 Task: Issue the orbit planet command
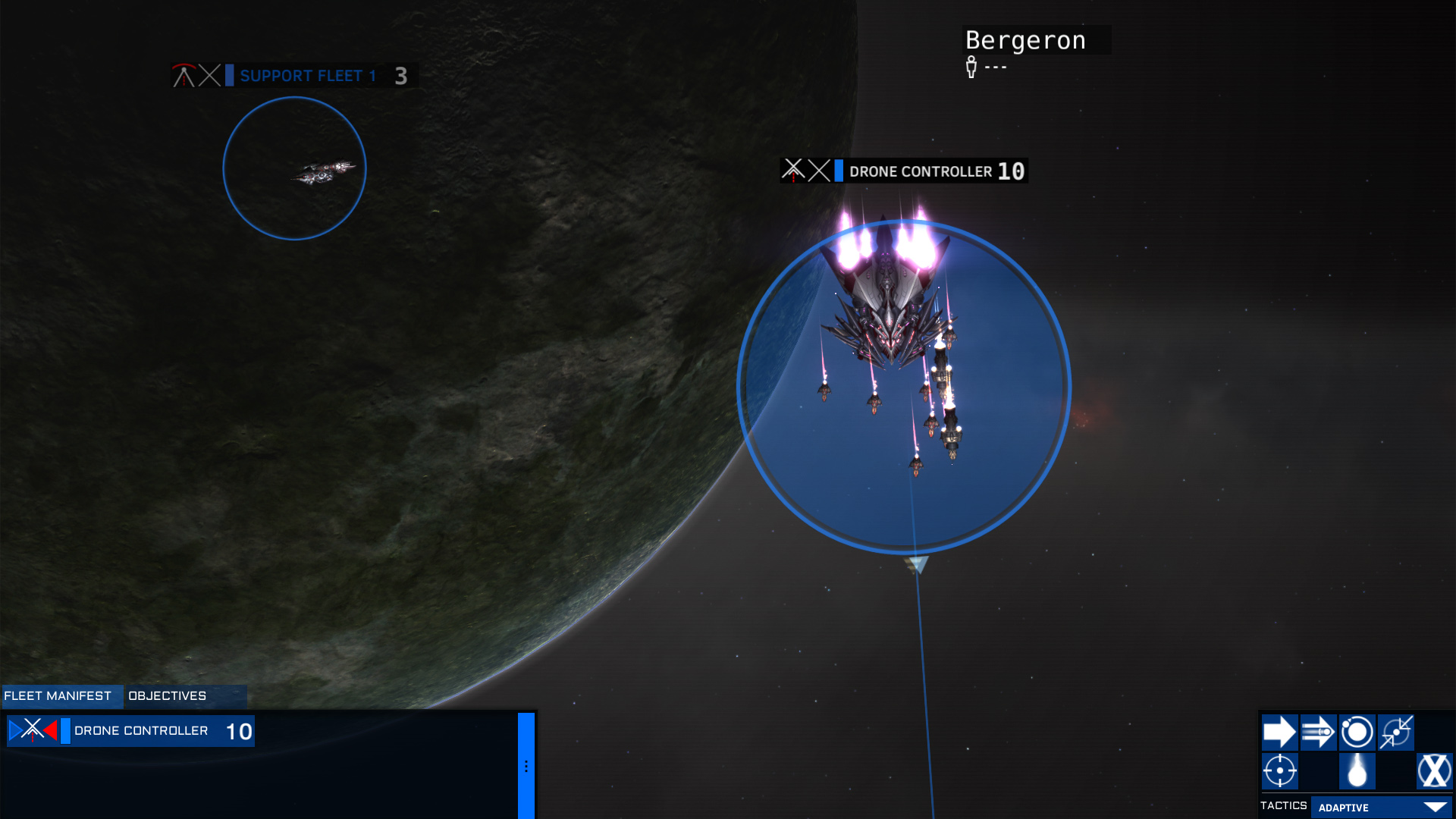(1357, 733)
